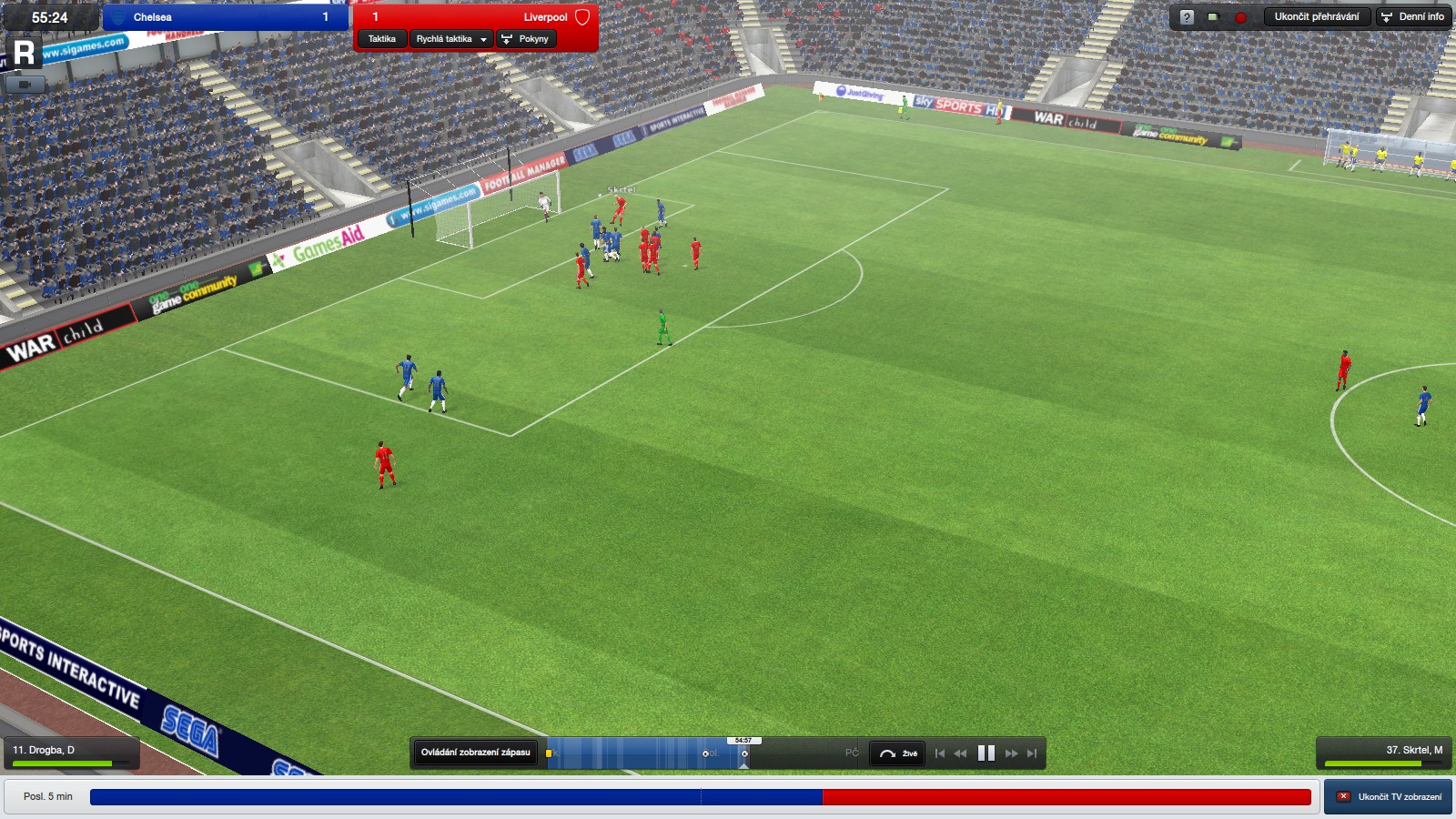Open Ovládání zobrazení zápasu controls
The width and height of the screenshot is (1456, 819).
(475, 753)
